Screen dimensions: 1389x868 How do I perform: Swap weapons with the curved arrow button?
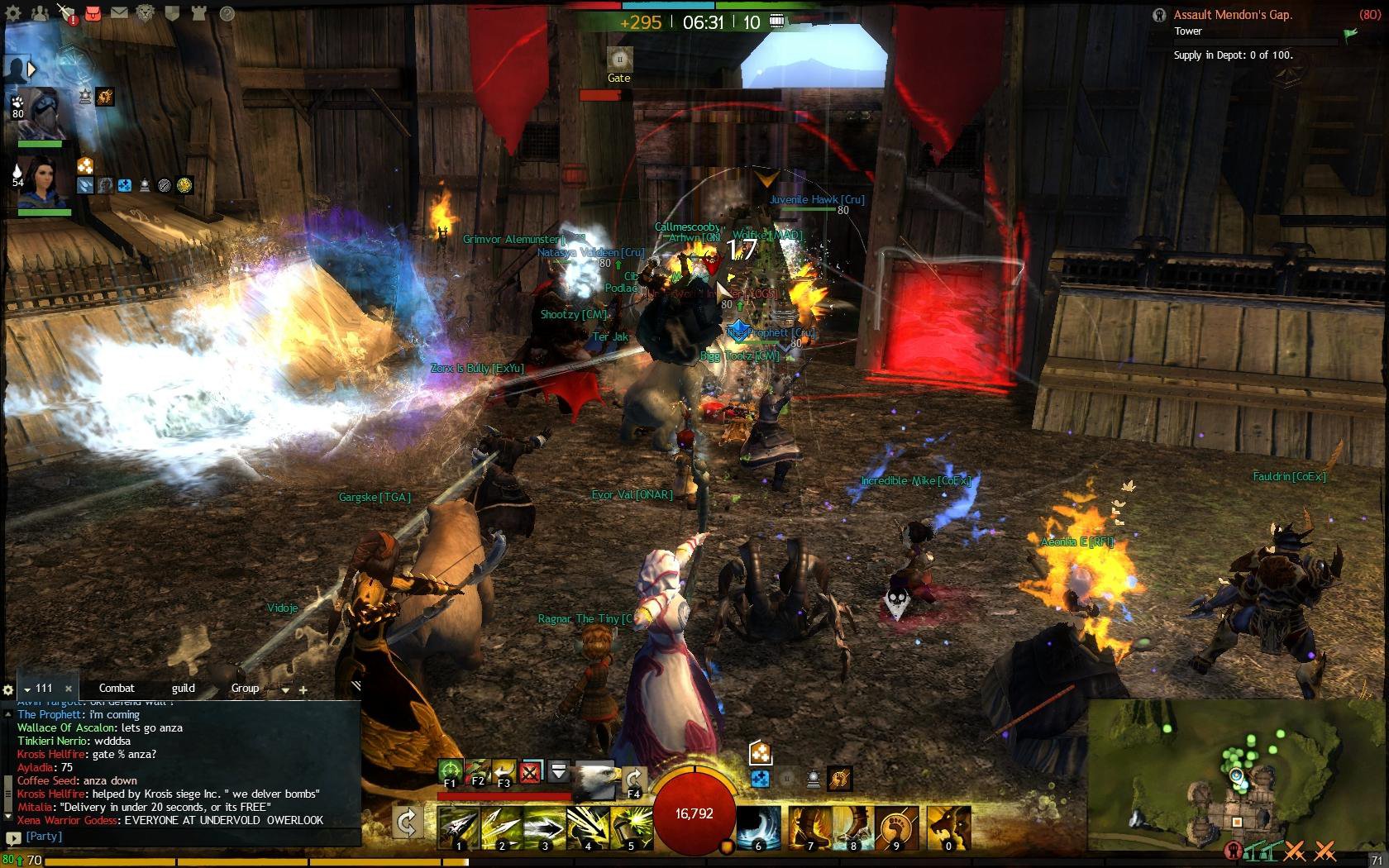pos(407,822)
